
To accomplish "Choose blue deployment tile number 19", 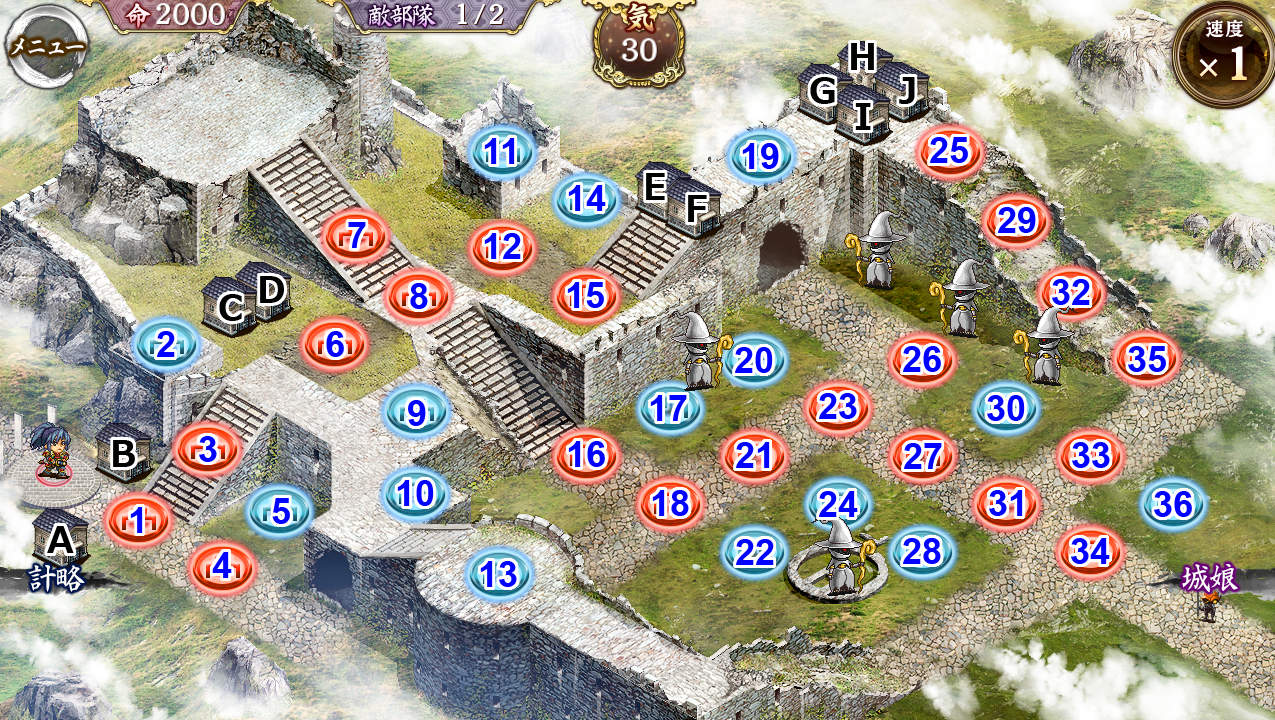I will [x=762, y=157].
